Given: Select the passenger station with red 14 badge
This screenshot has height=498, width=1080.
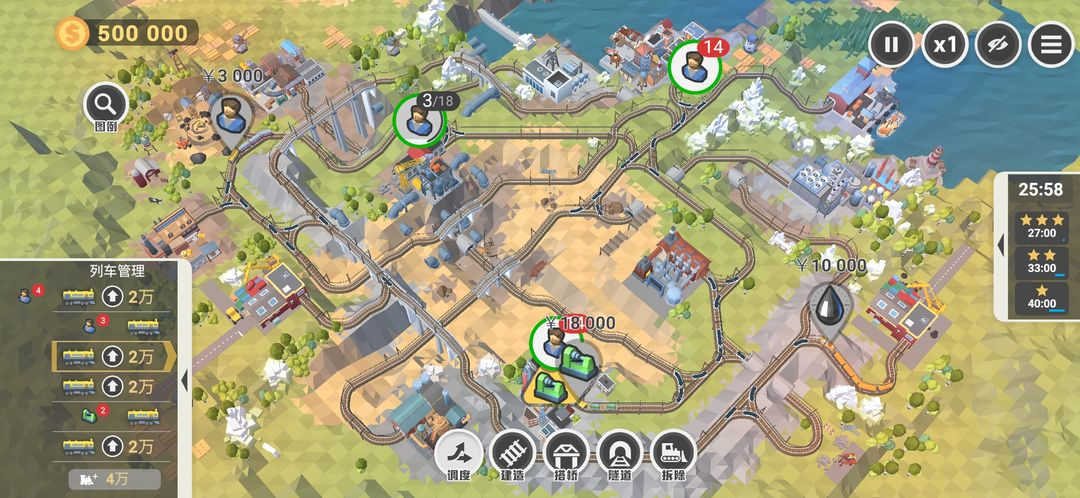Looking at the screenshot, I should click(x=692, y=65).
